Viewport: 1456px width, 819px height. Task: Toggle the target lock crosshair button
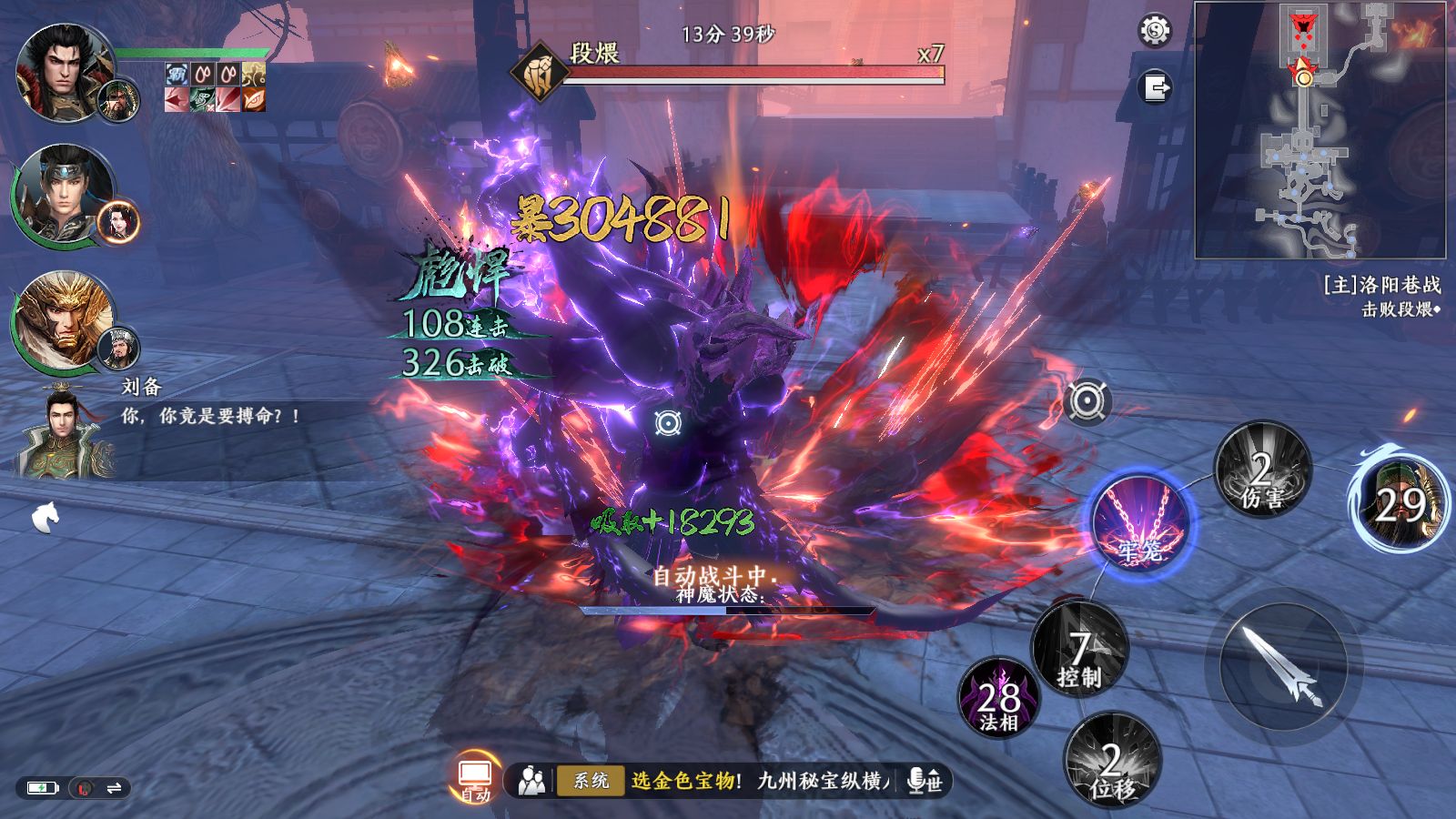click(1087, 401)
